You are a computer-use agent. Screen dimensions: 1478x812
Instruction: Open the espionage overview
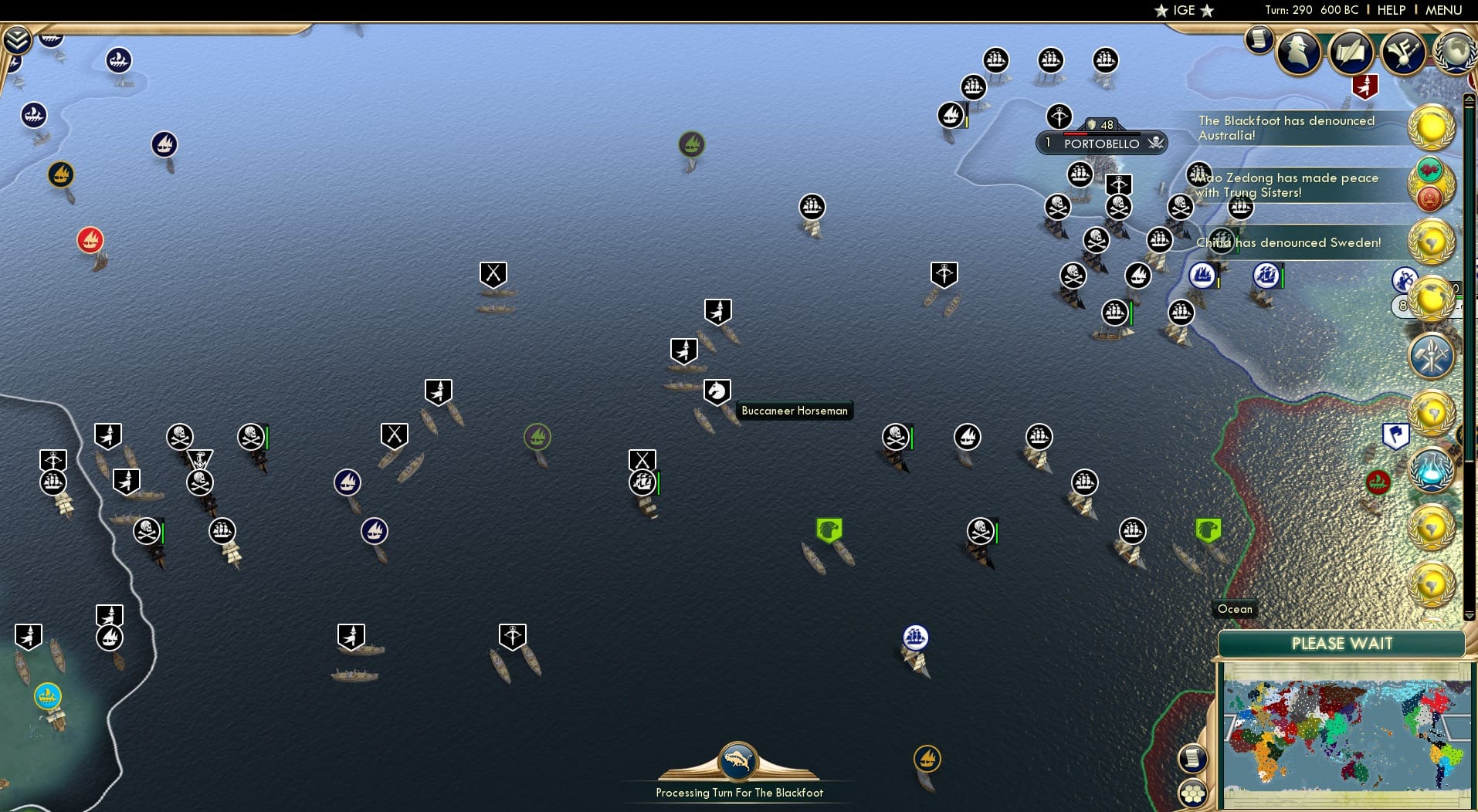point(1300,52)
